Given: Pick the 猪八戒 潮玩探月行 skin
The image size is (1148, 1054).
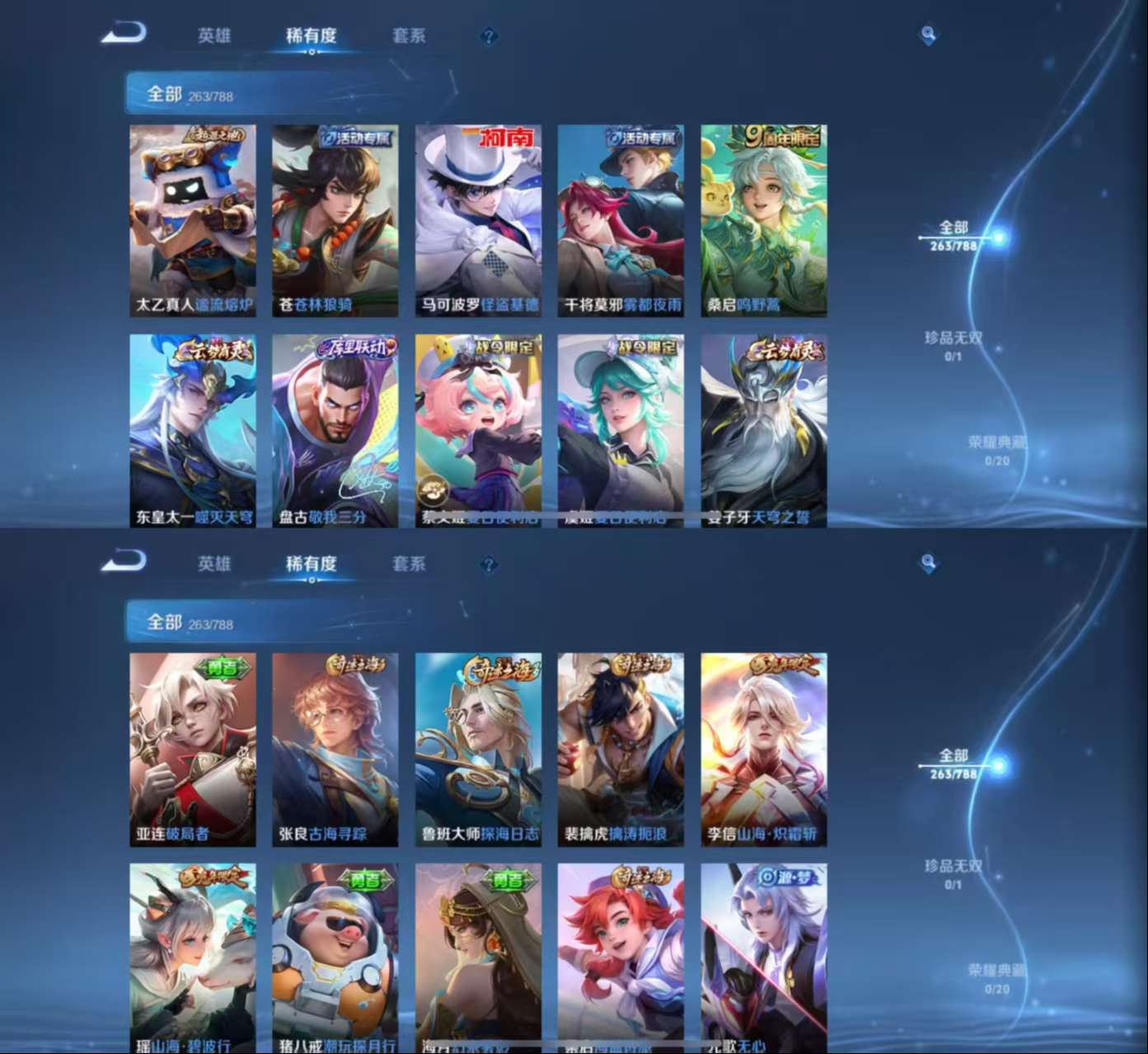Looking at the screenshot, I should pos(335,958).
